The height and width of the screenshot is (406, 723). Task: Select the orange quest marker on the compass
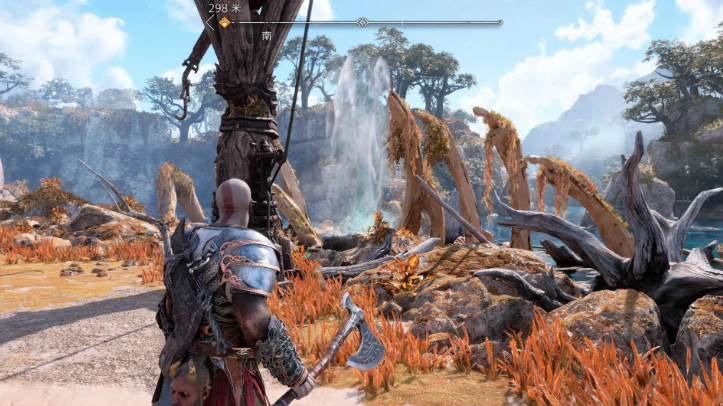click(x=224, y=21)
